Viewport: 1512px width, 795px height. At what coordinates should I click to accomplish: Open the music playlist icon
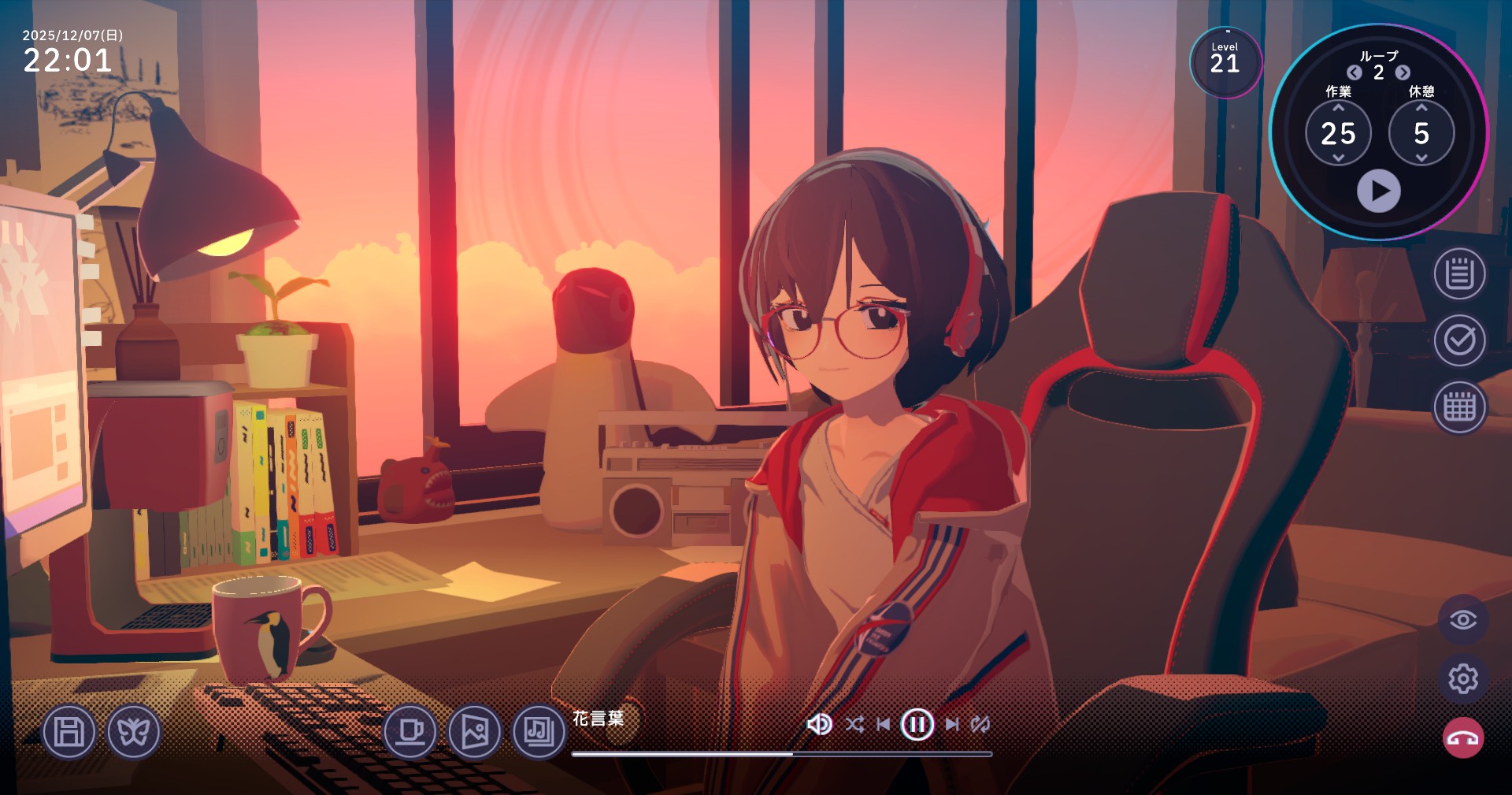tap(539, 732)
